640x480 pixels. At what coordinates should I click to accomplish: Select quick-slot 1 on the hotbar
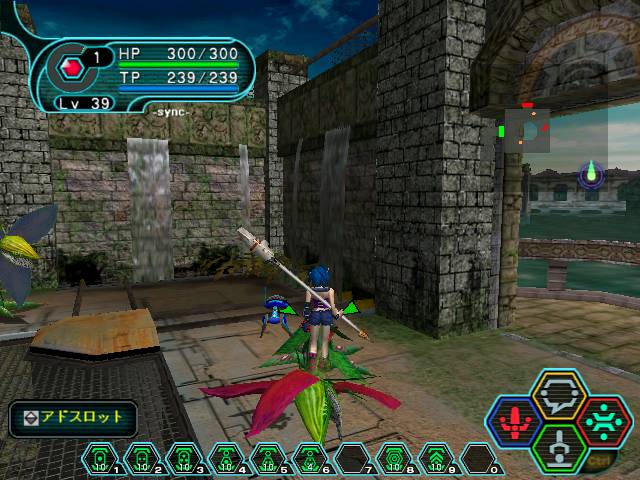100,461
